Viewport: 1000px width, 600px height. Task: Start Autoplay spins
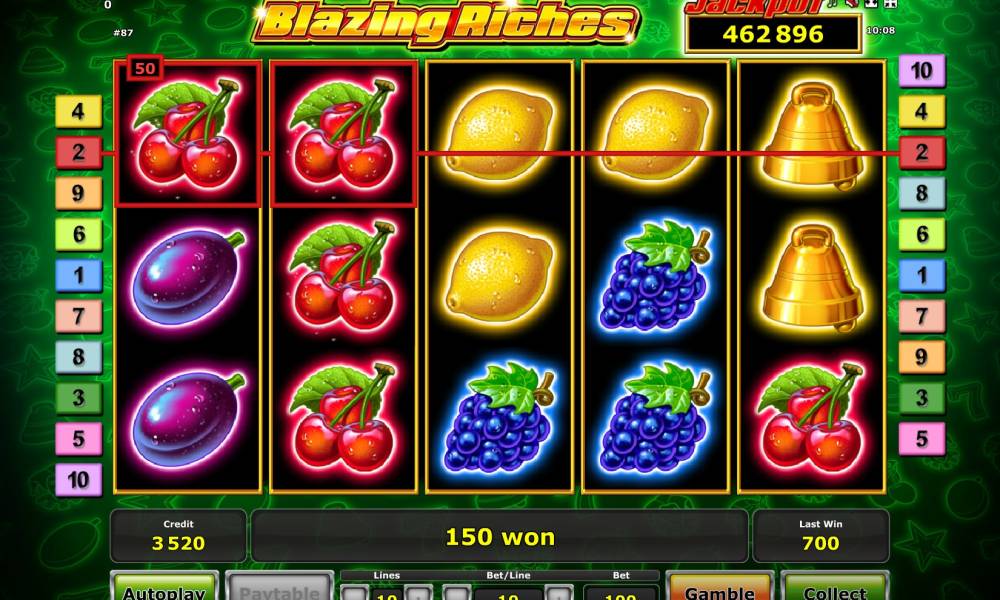pos(164,589)
